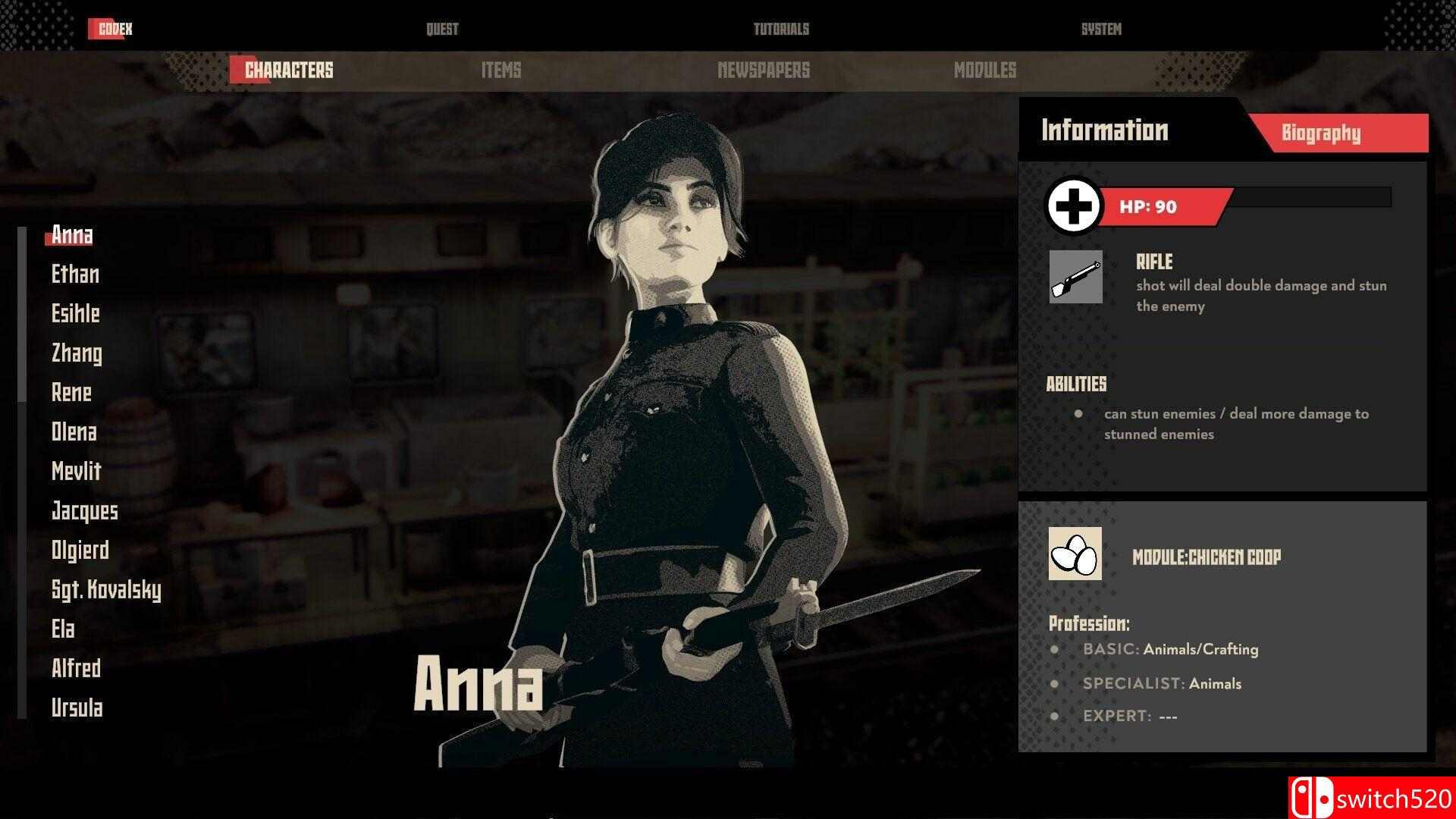1456x819 pixels.
Task: Click the Rifle weapon icon
Action: [x=1076, y=277]
